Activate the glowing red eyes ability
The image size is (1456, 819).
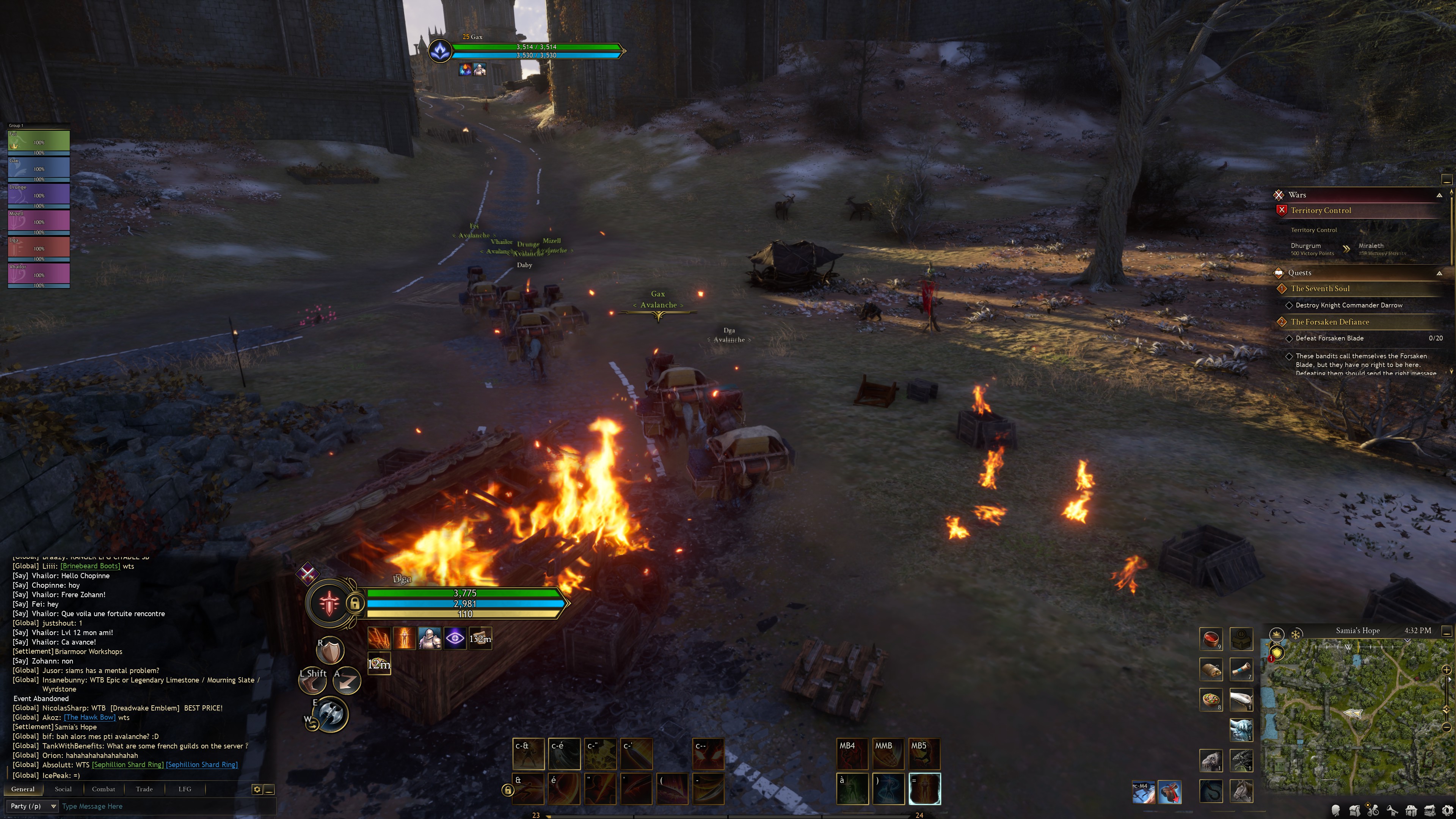click(708, 754)
